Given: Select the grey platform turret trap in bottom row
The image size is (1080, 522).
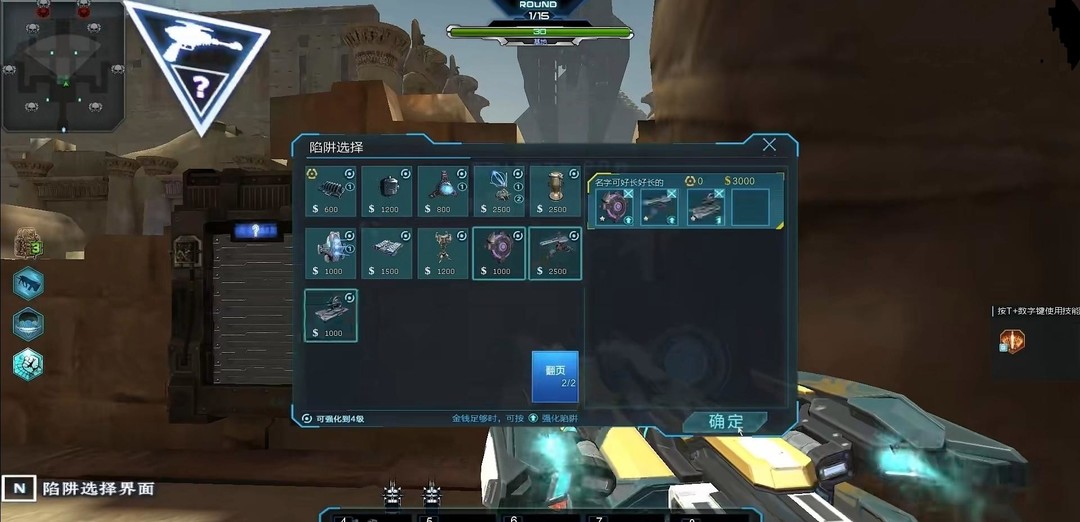Looking at the screenshot, I should [331, 315].
